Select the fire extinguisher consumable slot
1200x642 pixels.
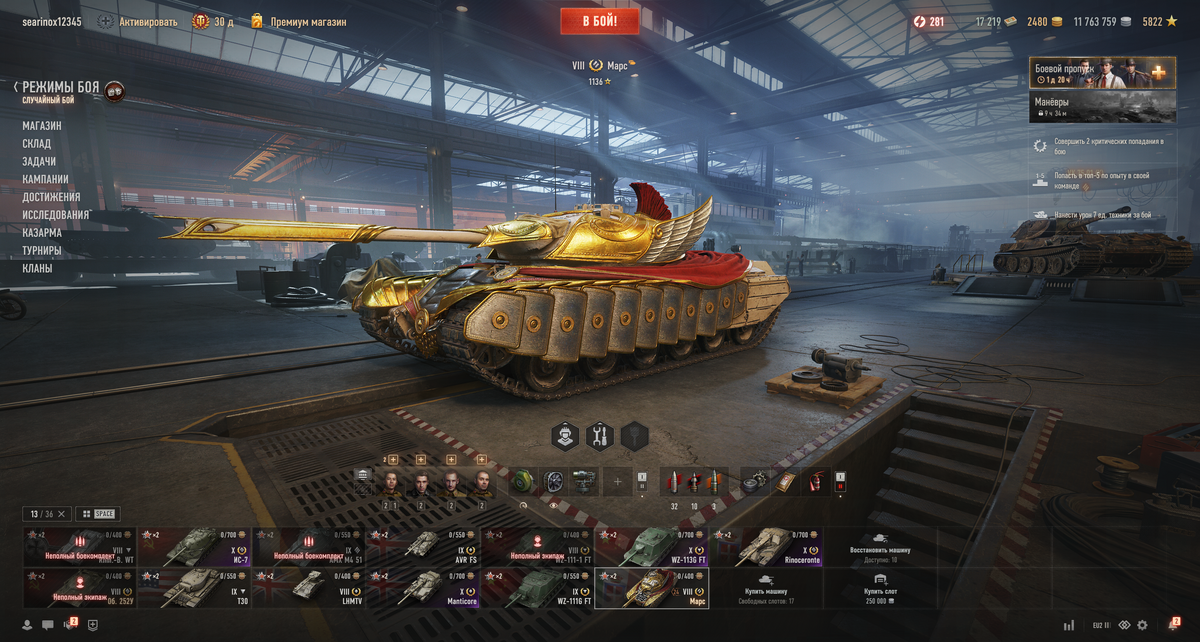coord(815,482)
